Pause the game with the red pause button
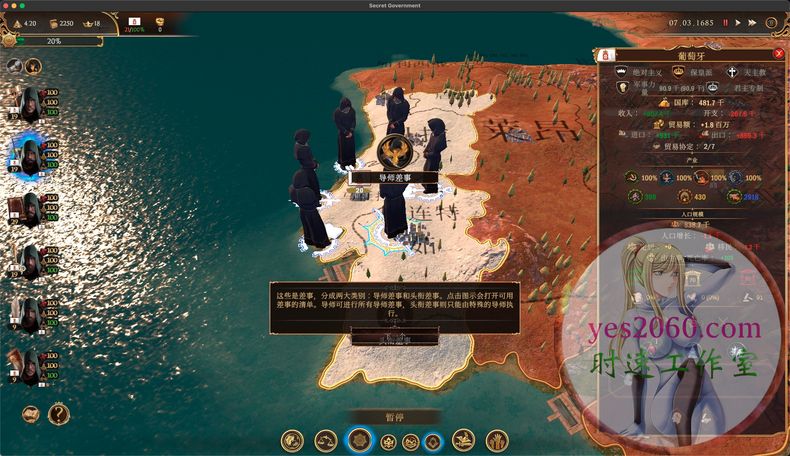Viewport: 790px width, 456px height. click(x=725, y=22)
